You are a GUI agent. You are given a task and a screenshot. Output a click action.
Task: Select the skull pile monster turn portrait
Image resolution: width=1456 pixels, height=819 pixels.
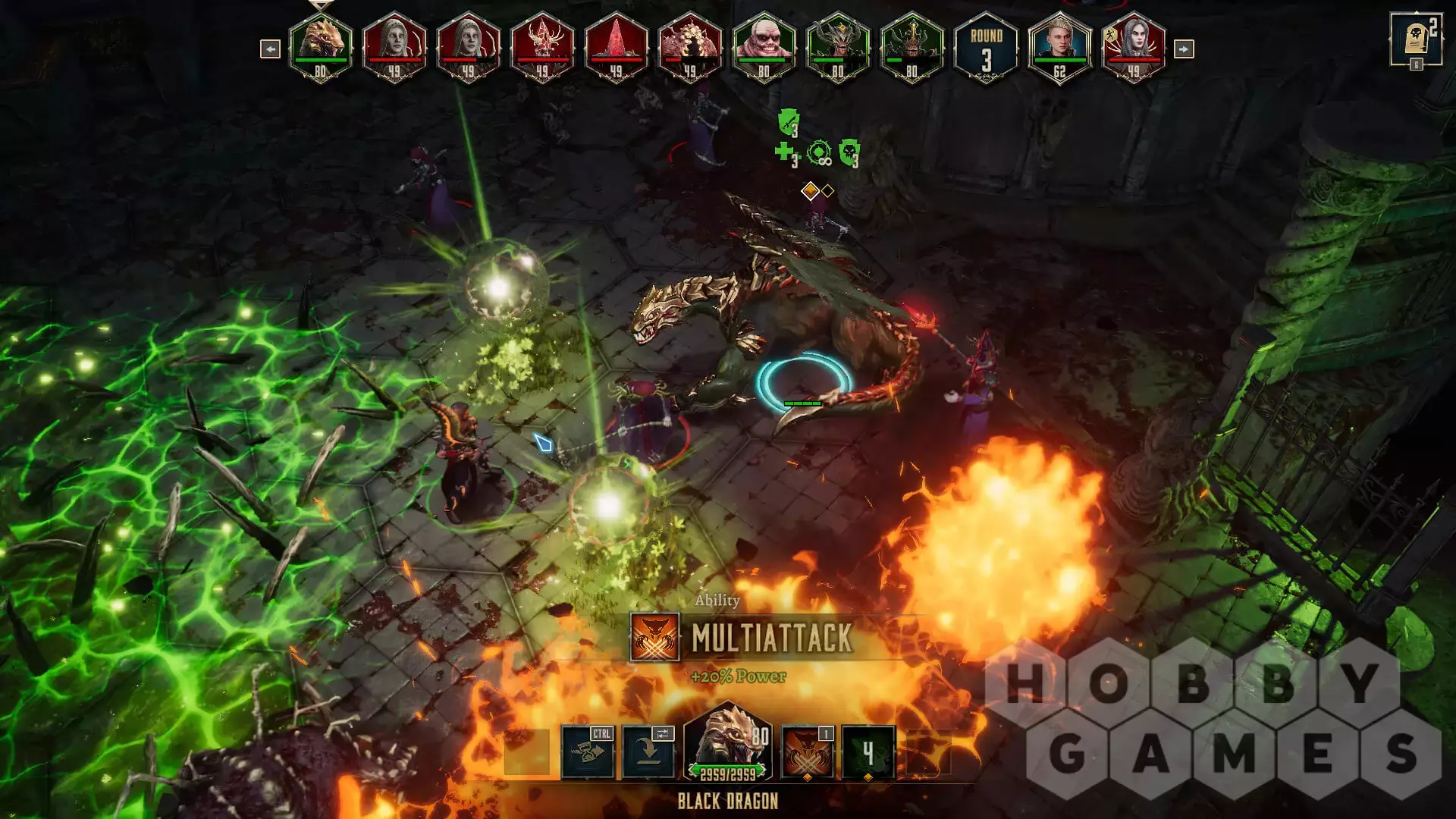coord(690,45)
